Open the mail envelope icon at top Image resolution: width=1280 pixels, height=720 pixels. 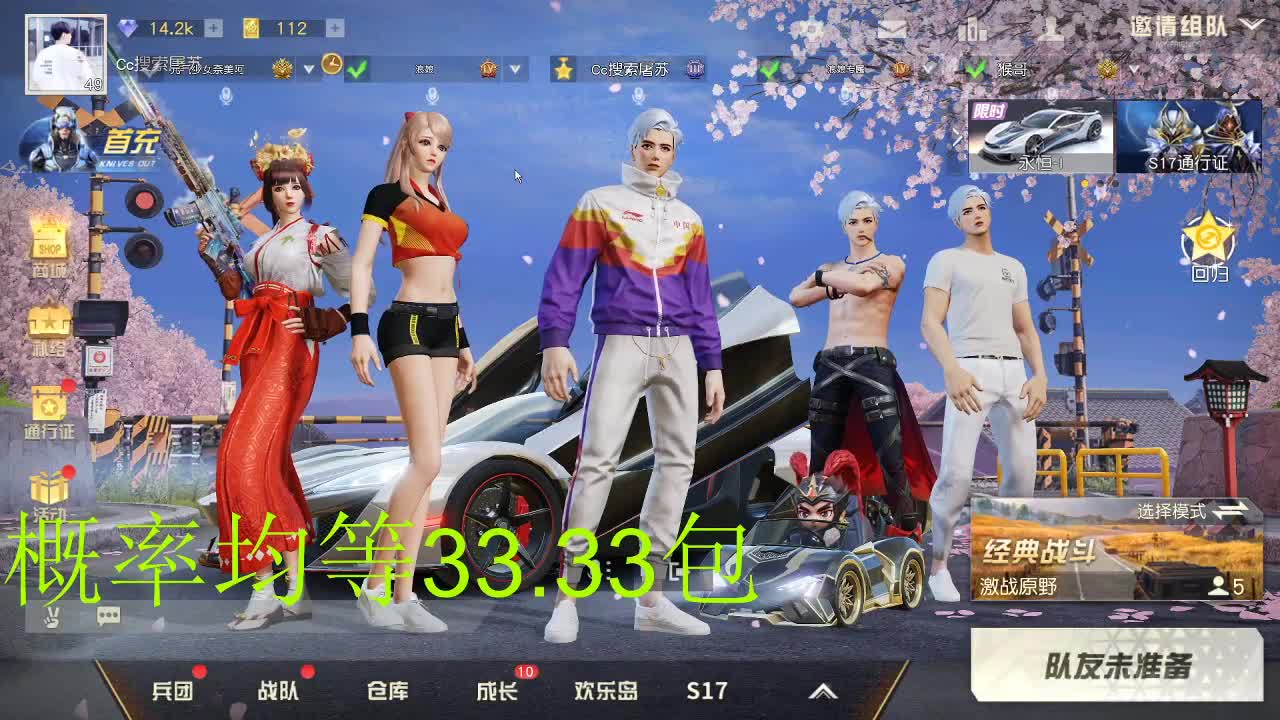tap(893, 27)
